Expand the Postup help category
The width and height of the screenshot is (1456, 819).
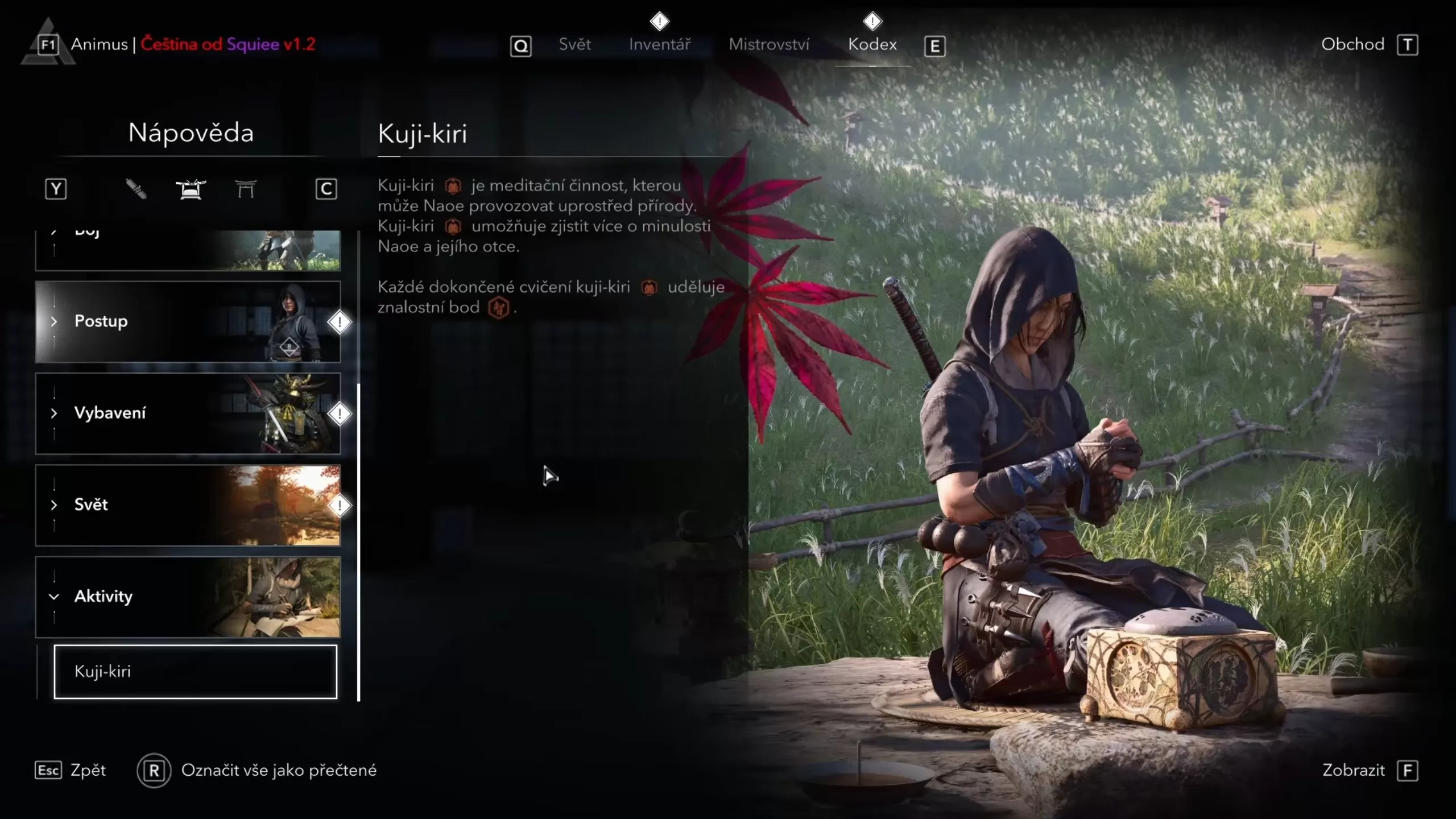(188, 321)
